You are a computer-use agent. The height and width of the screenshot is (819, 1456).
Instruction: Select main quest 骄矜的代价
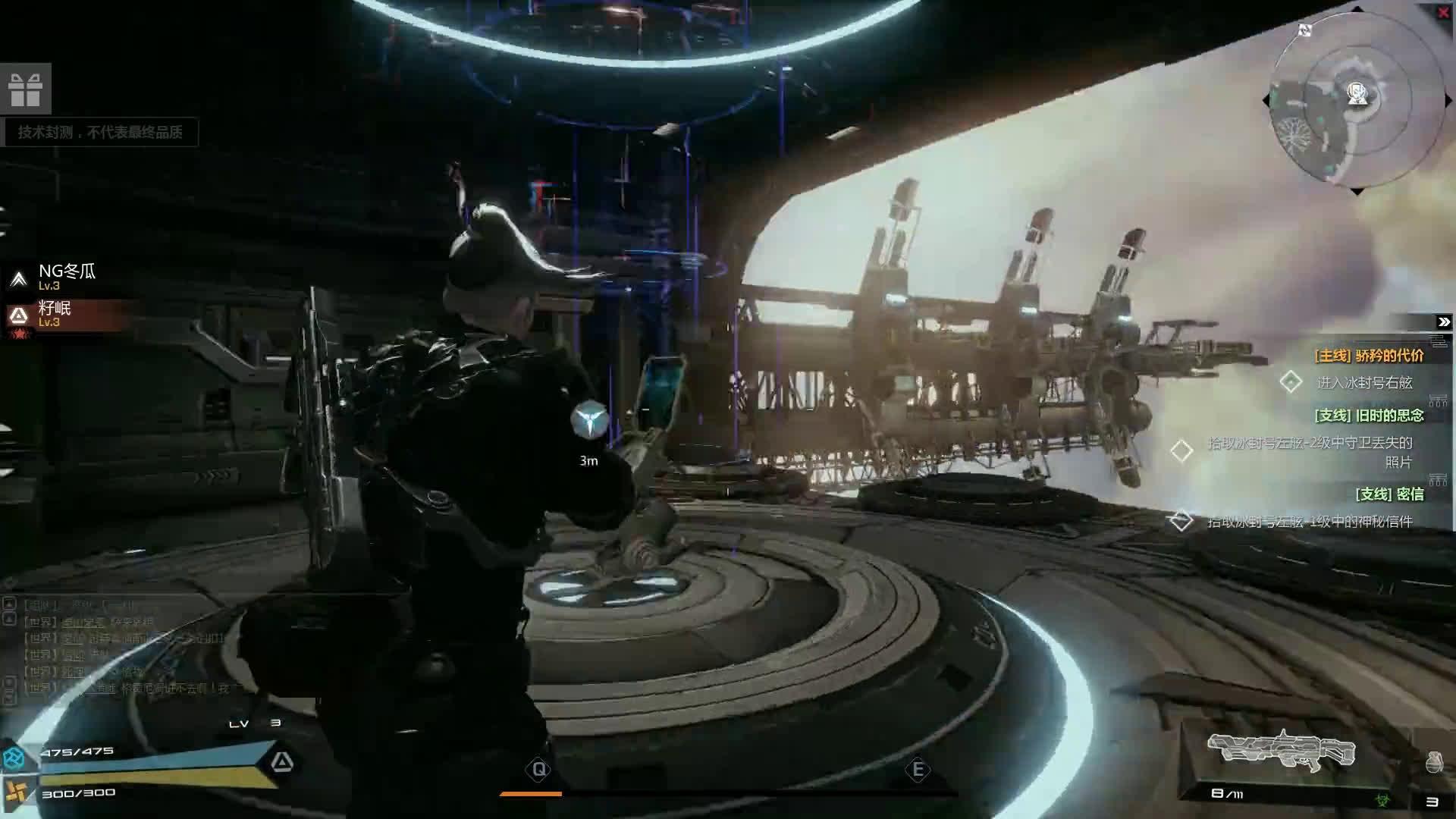tap(1369, 356)
